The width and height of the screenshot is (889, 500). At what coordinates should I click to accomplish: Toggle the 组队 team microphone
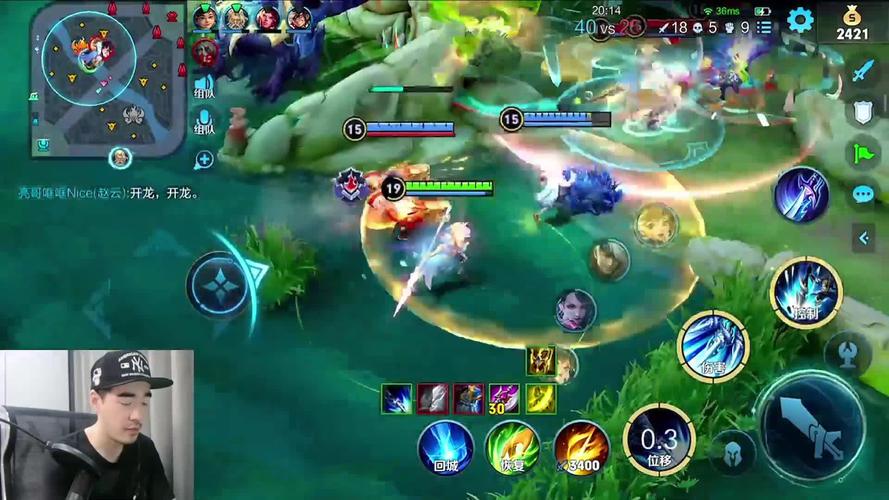pos(204,124)
